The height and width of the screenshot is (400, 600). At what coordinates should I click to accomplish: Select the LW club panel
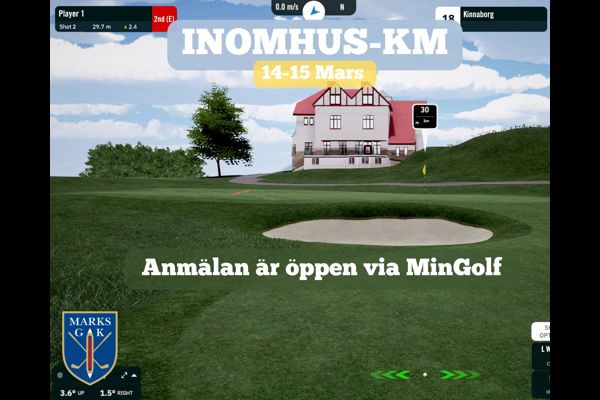(541, 352)
